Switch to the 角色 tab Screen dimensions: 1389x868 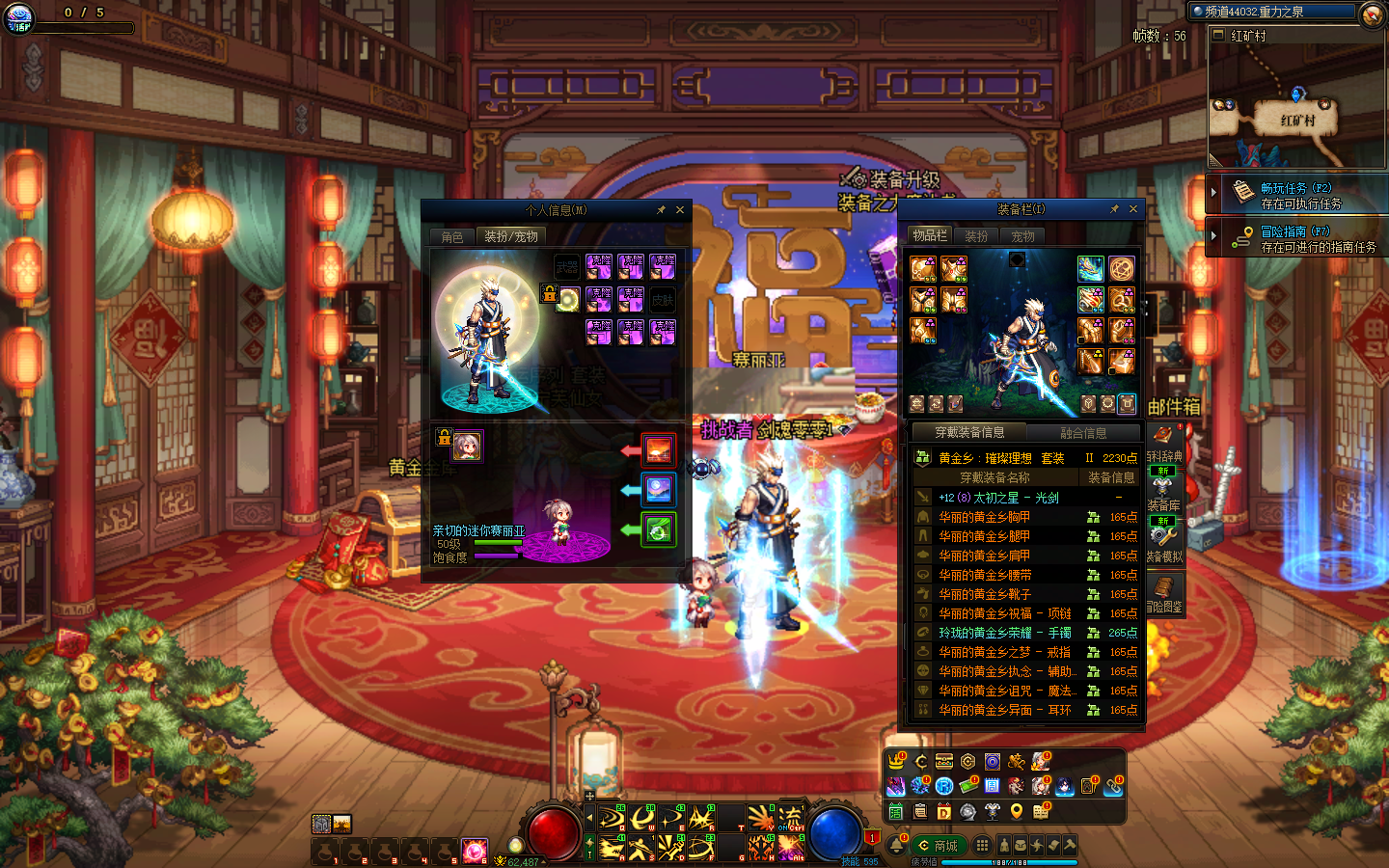click(452, 237)
